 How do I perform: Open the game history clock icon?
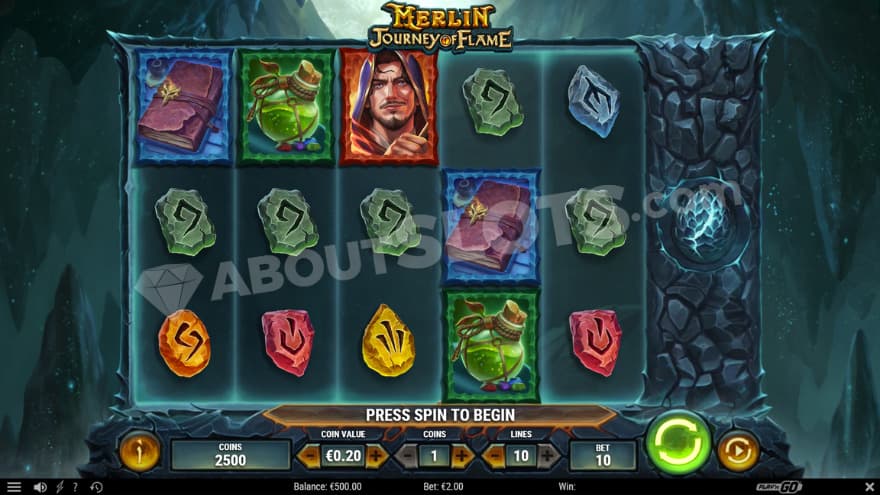click(96, 487)
